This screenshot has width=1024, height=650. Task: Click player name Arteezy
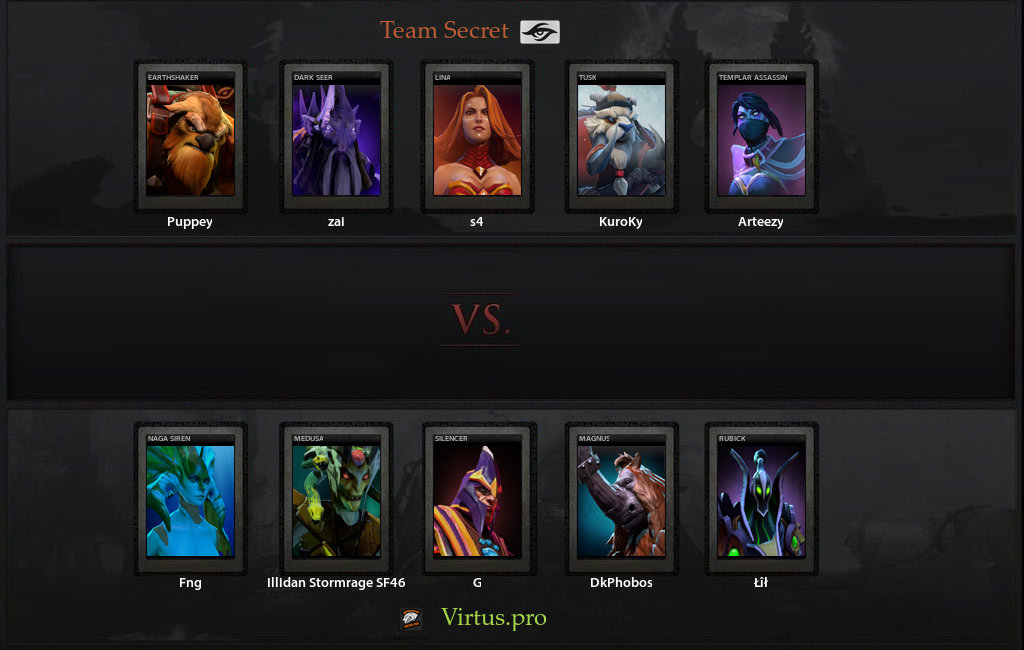pos(761,222)
